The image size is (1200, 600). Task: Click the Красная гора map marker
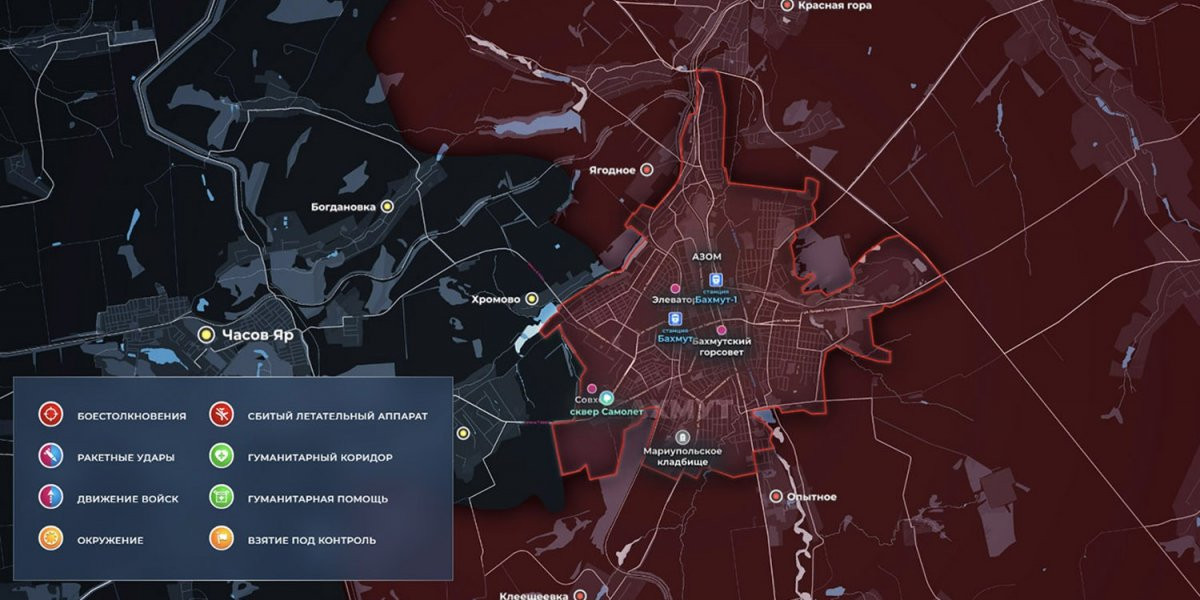[x=786, y=6]
